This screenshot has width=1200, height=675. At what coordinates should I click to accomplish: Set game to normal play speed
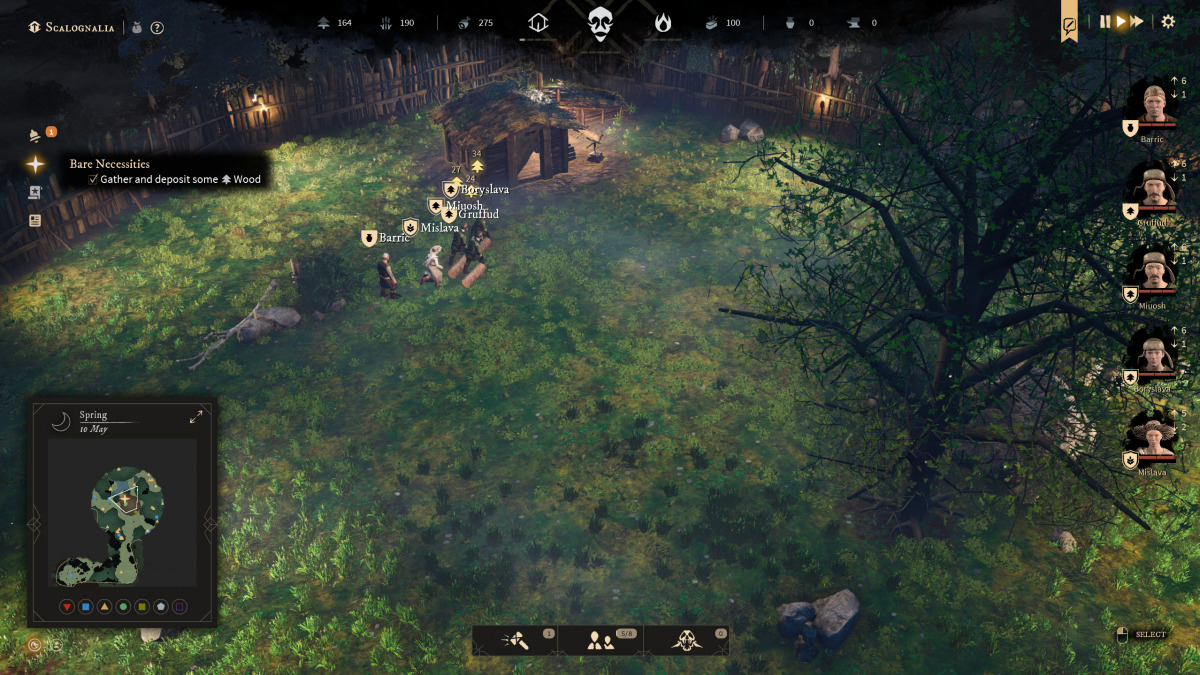click(1121, 21)
